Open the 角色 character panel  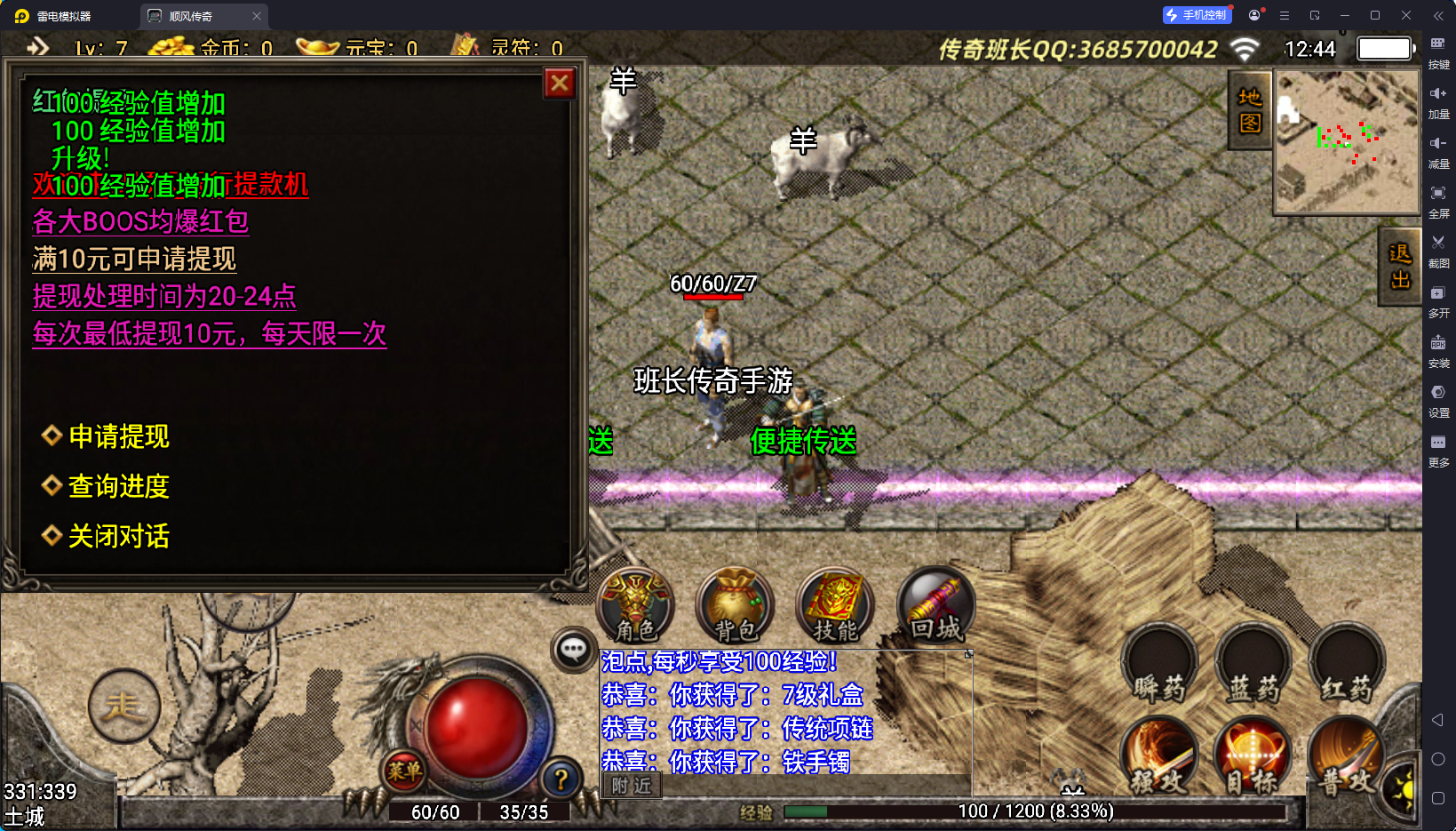coord(636,606)
